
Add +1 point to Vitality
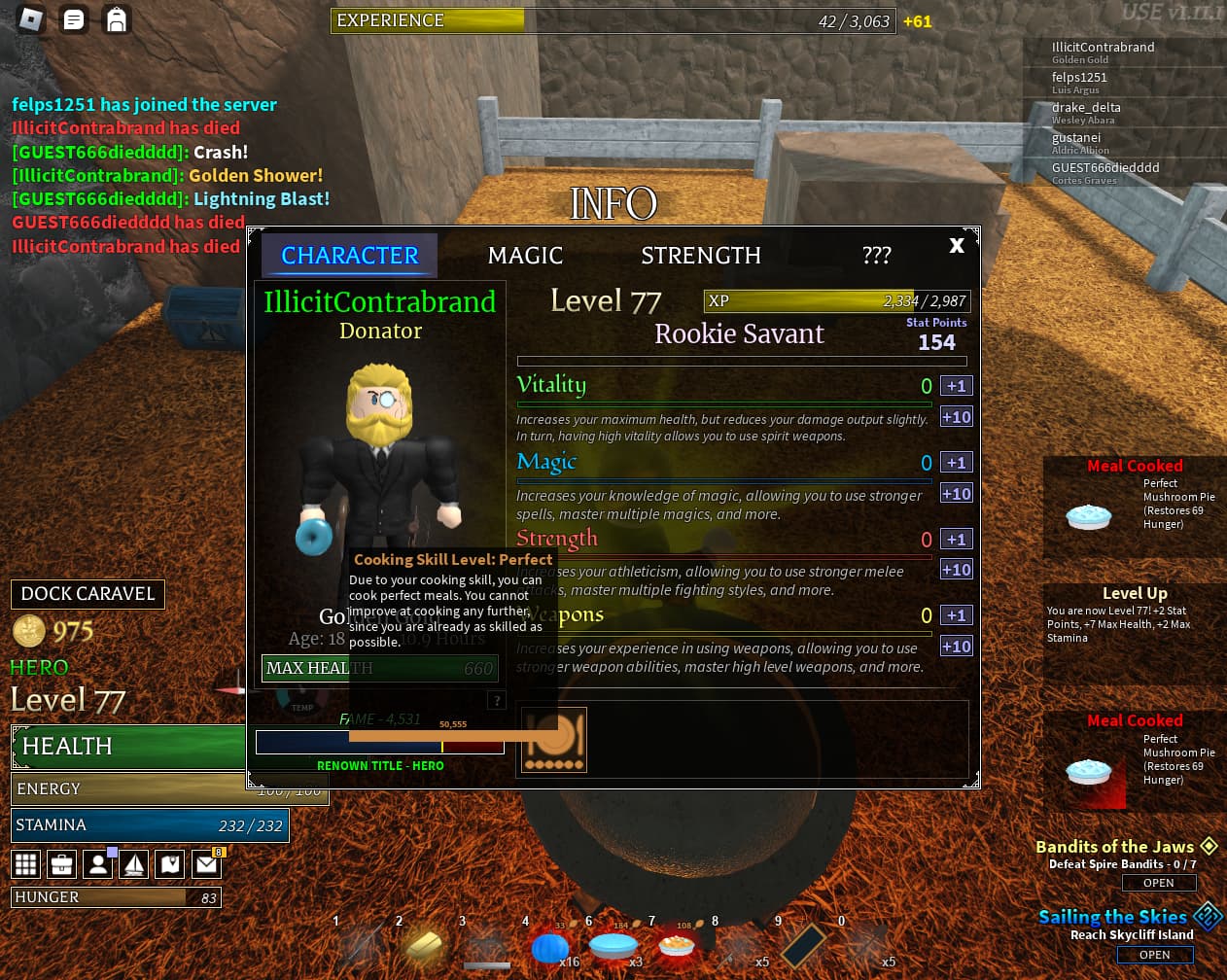[956, 386]
